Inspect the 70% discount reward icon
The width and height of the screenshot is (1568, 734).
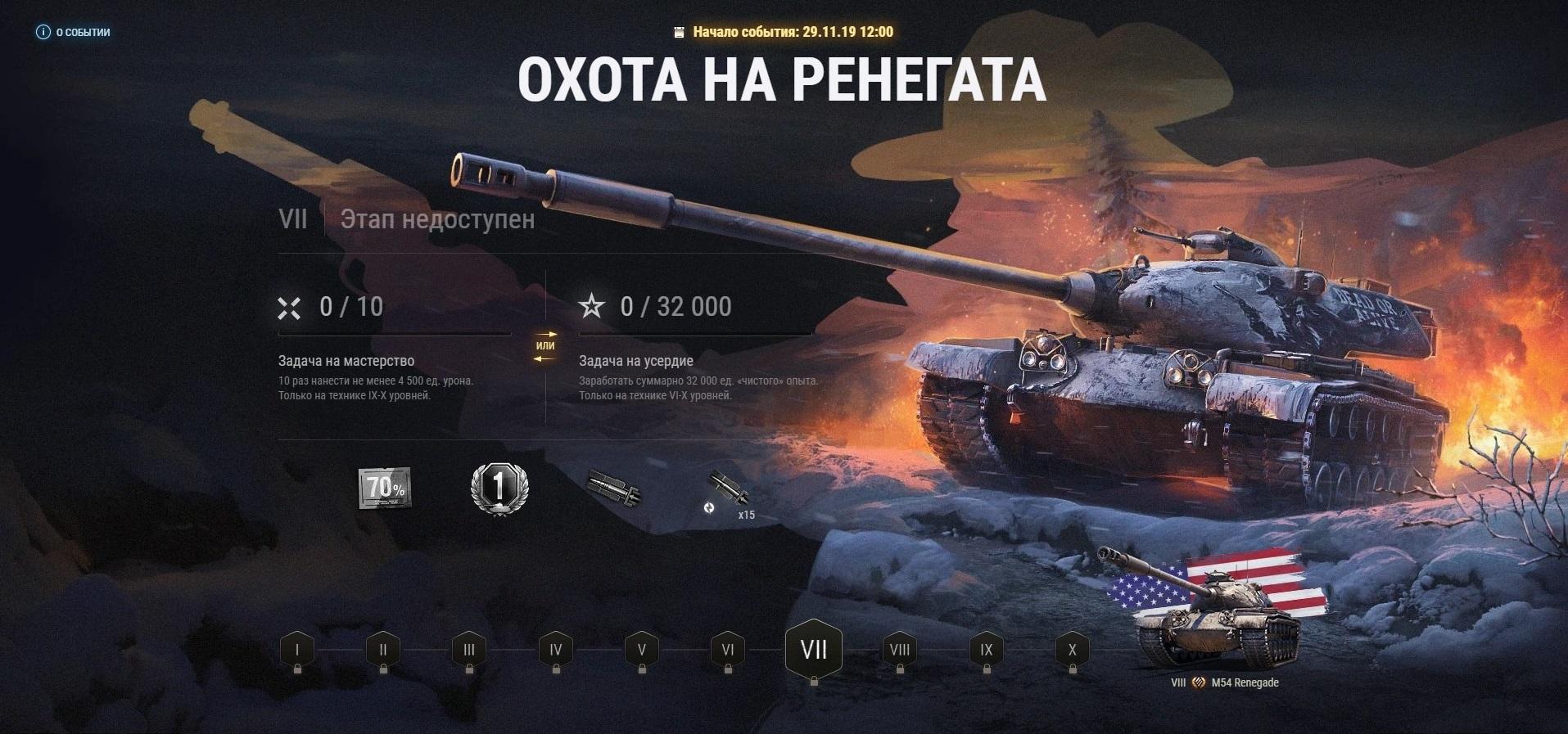pyautogui.click(x=385, y=488)
